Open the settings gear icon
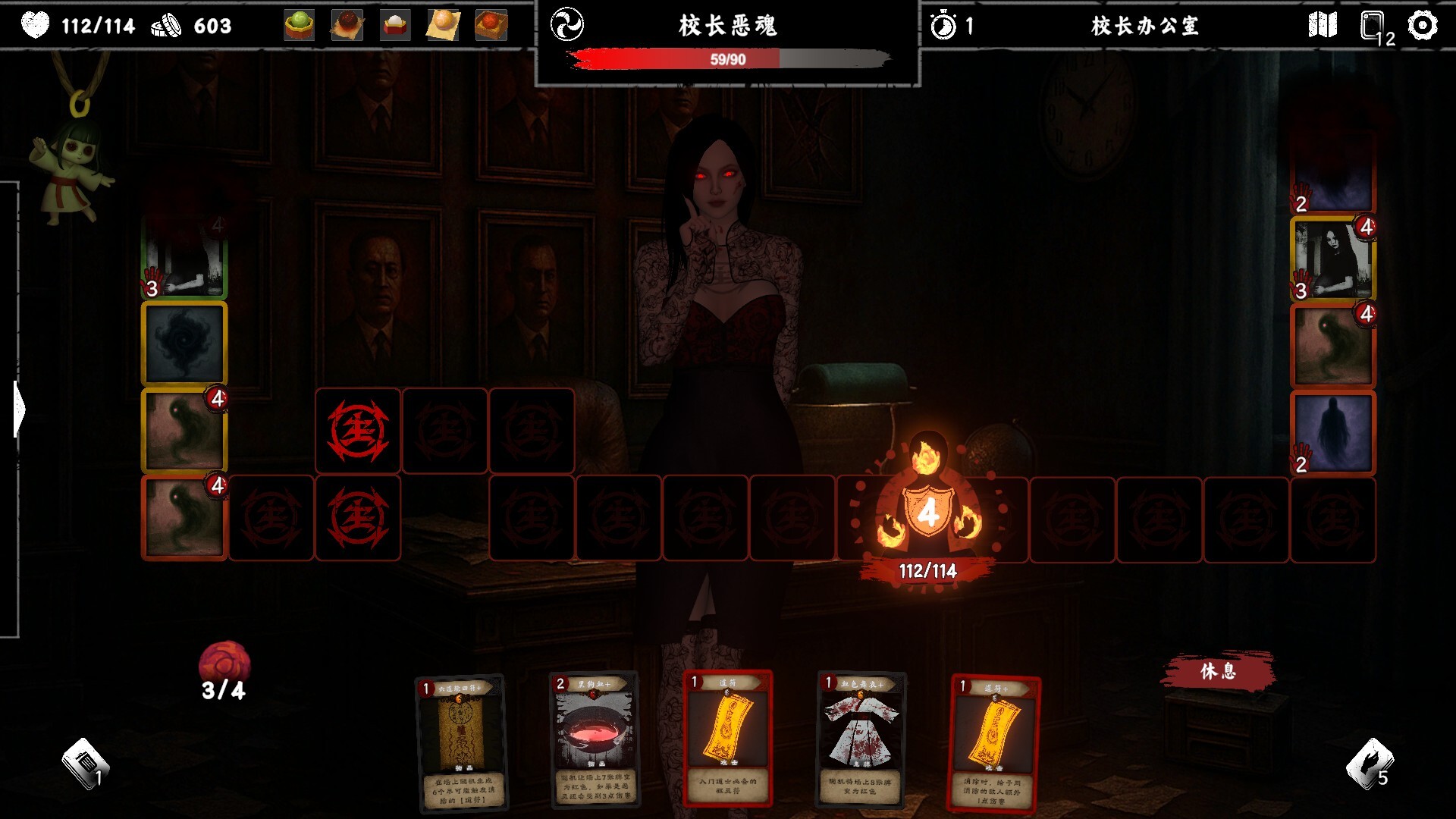This screenshot has height=819, width=1456. [x=1420, y=26]
